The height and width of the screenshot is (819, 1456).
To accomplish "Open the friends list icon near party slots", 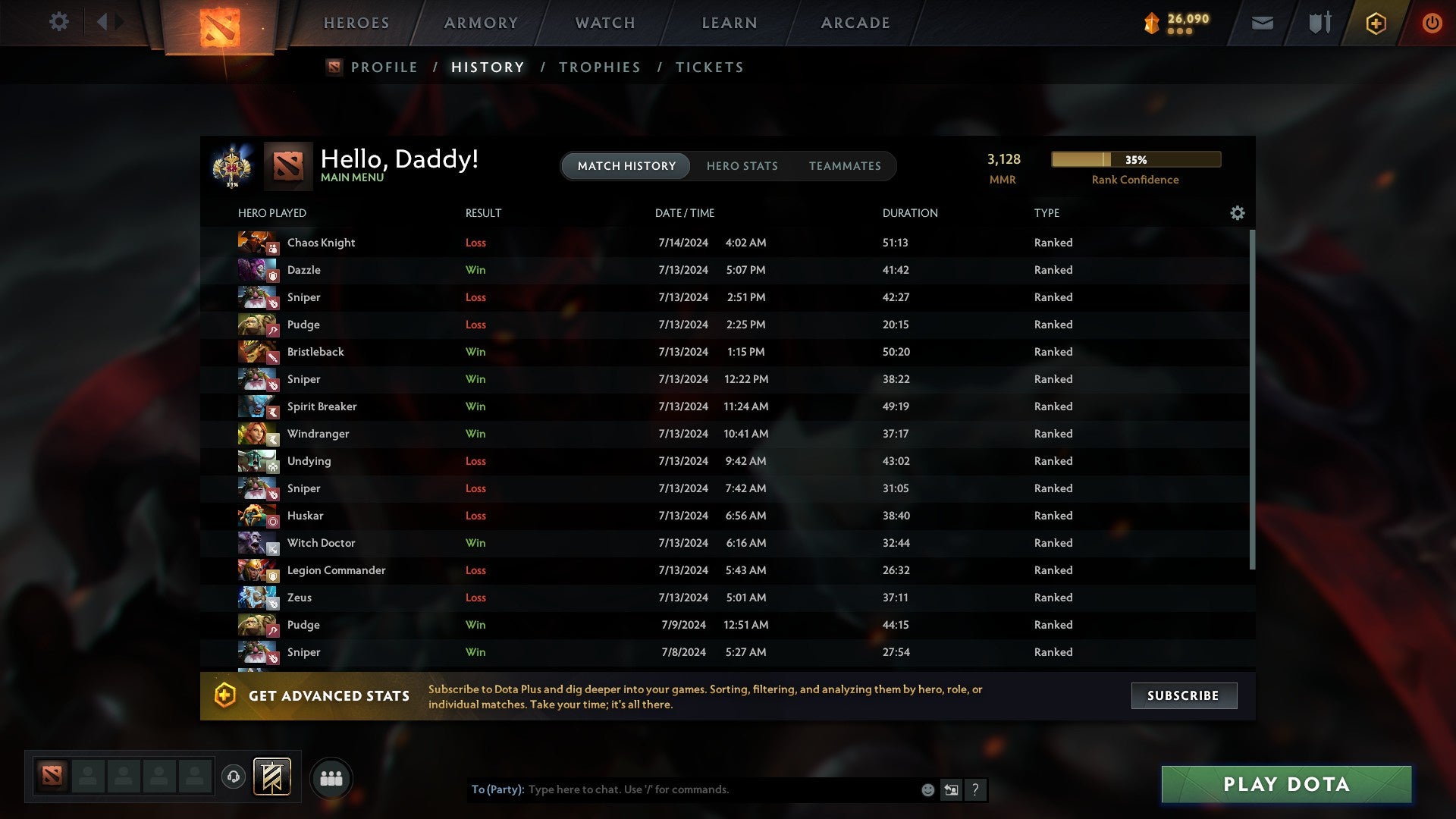I will click(331, 777).
